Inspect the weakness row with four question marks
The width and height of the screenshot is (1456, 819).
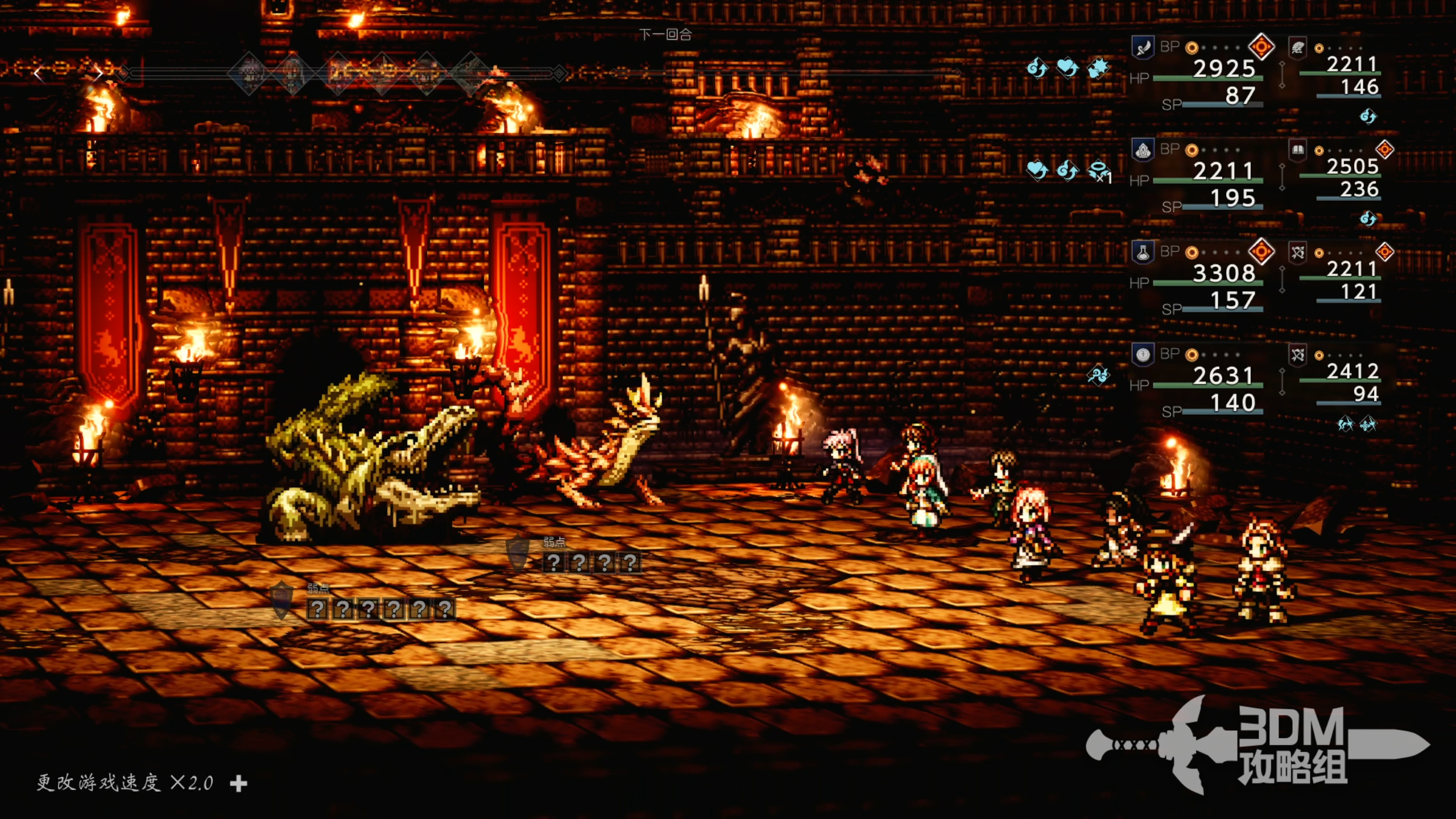(x=591, y=562)
